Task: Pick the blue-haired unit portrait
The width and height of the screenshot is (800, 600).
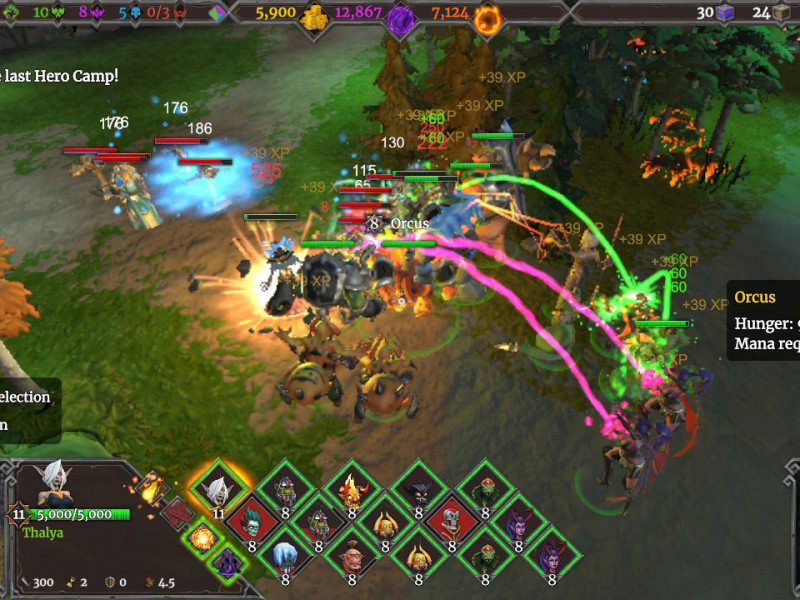Action: tap(285, 555)
